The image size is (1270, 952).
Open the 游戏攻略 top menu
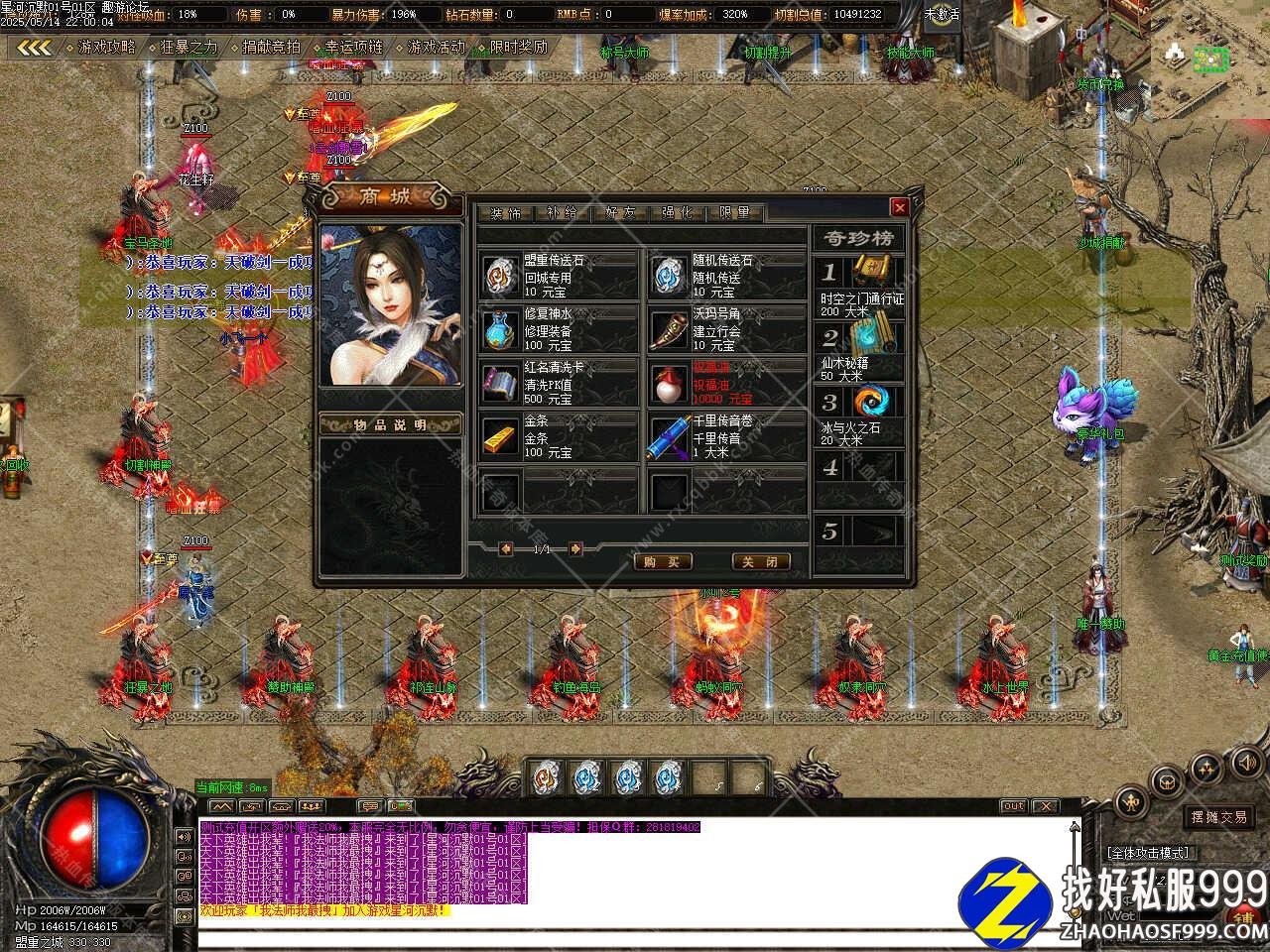(105, 47)
